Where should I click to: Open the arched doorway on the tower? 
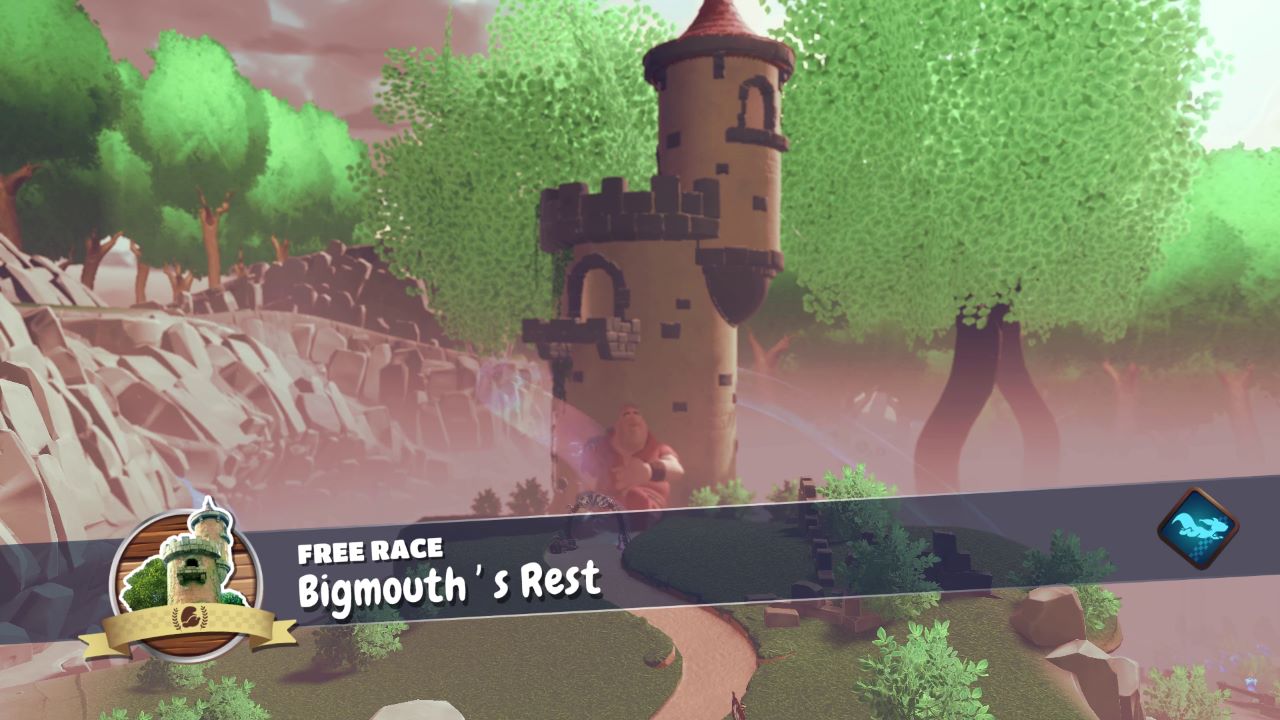pyautogui.click(x=597, y=290)
